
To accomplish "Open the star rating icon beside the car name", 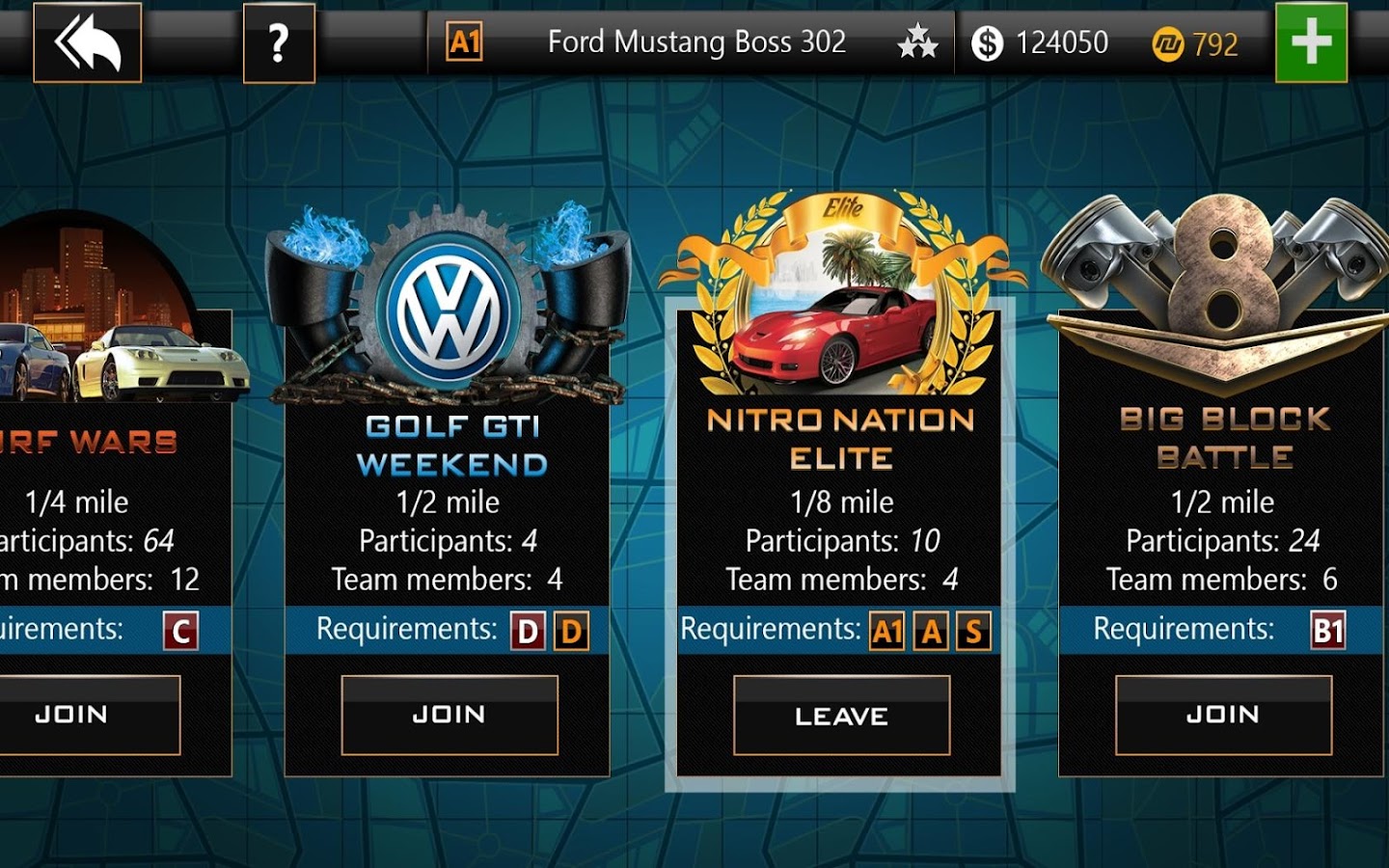I will (915, 42).
